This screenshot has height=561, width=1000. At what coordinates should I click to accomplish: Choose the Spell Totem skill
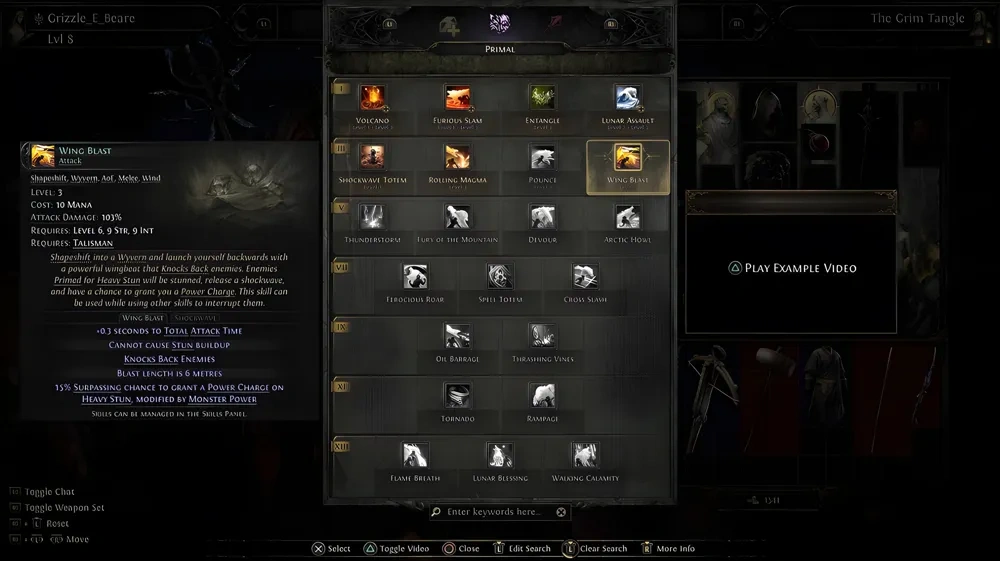[500, 277]
